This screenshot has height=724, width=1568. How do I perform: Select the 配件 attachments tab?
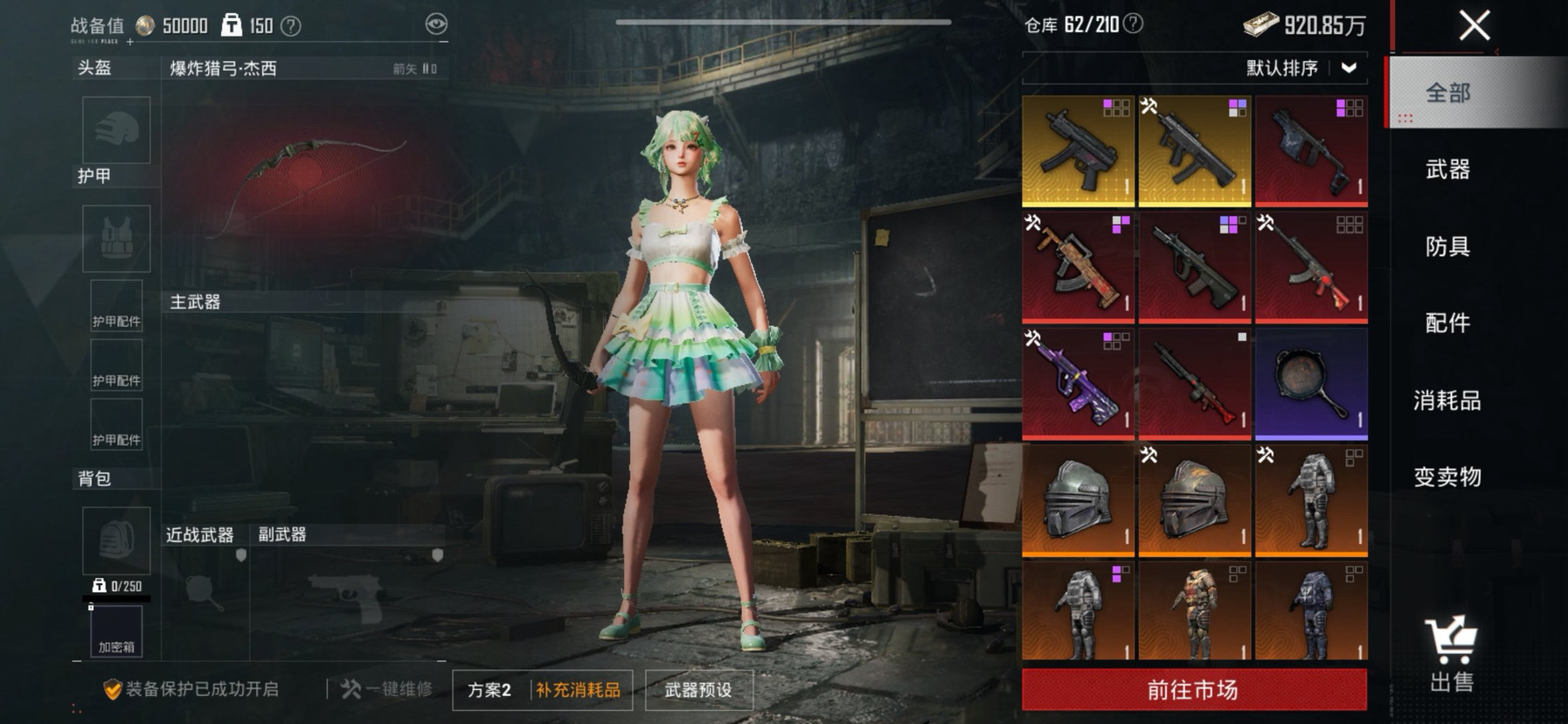pos(1447,324)
